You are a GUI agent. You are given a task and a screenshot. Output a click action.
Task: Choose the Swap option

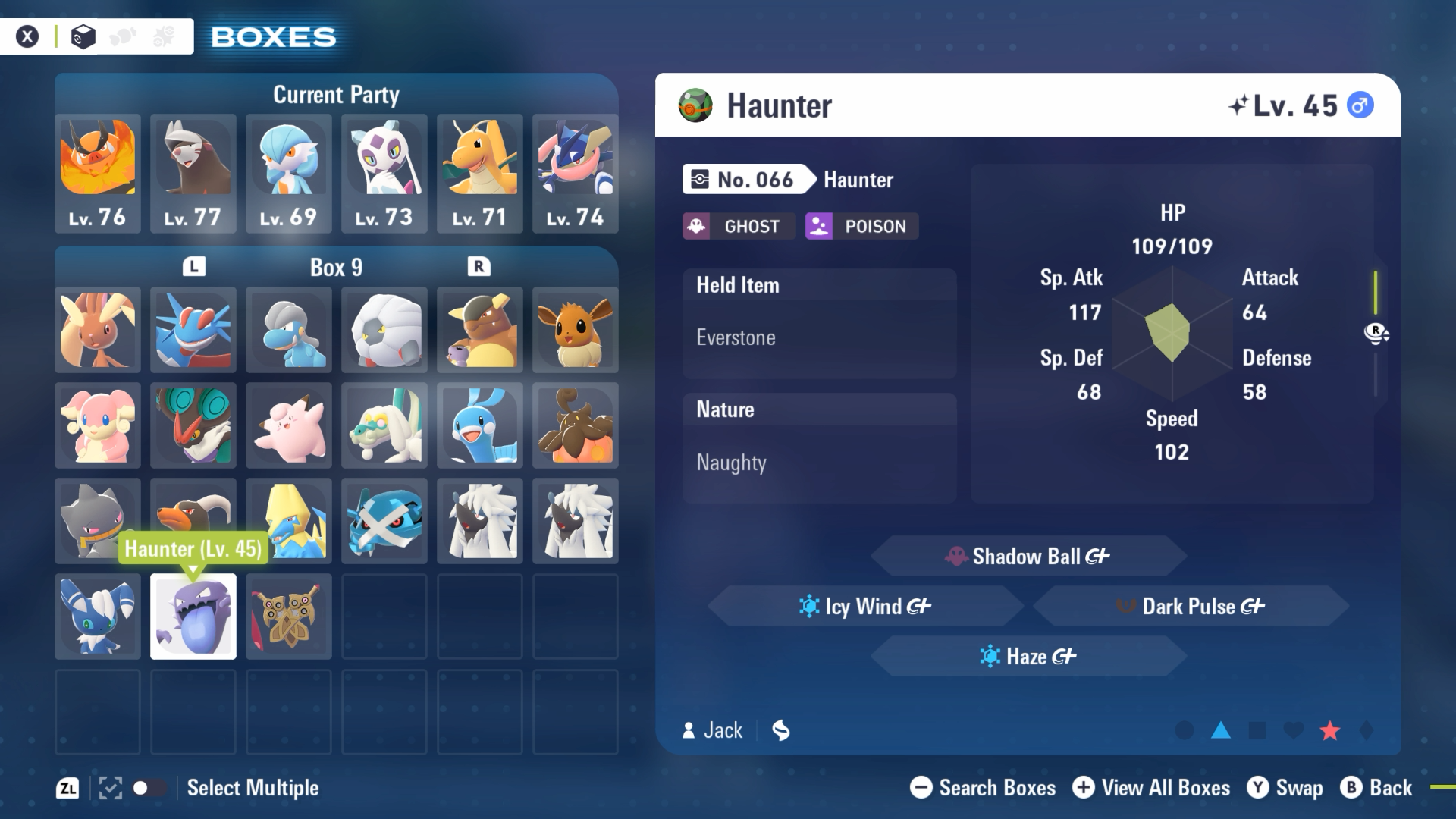1285,788
